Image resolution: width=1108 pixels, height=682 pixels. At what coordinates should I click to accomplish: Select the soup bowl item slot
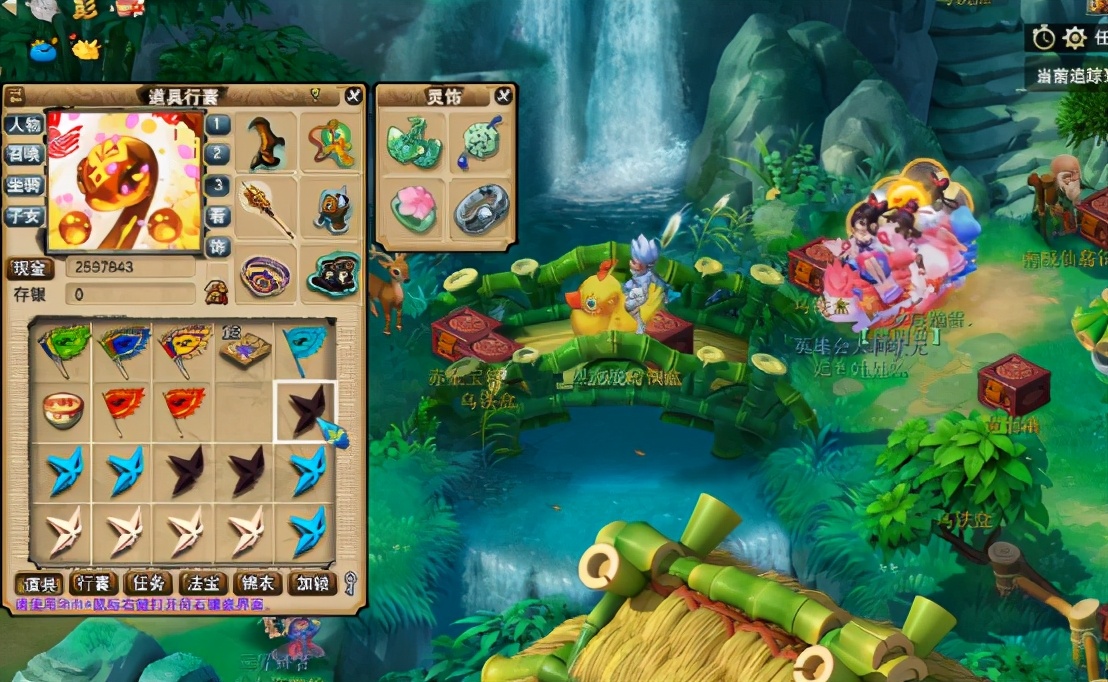coord(62,409)
